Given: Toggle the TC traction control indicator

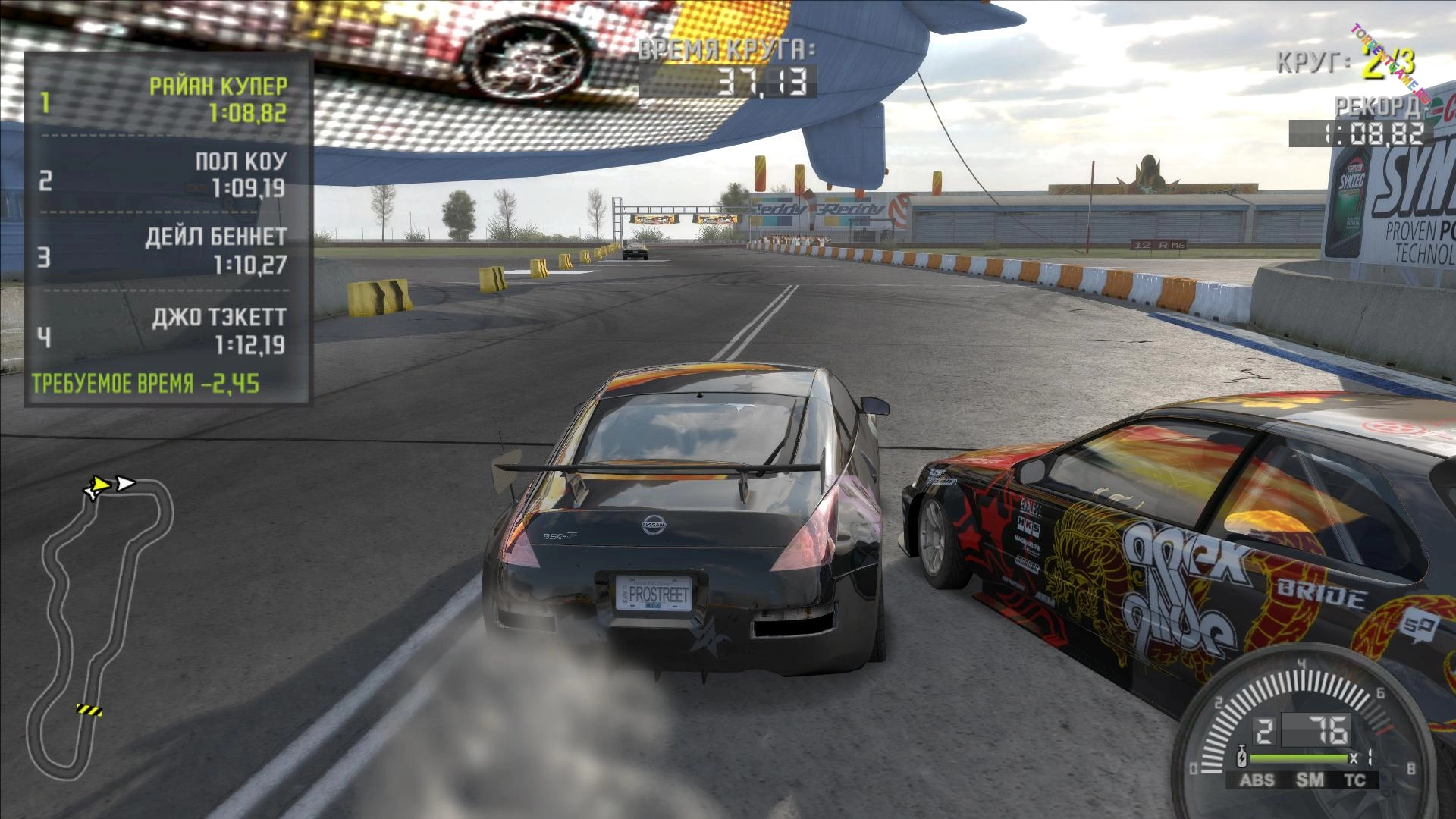Looking at the screenshot, I should click(1354, 780).
